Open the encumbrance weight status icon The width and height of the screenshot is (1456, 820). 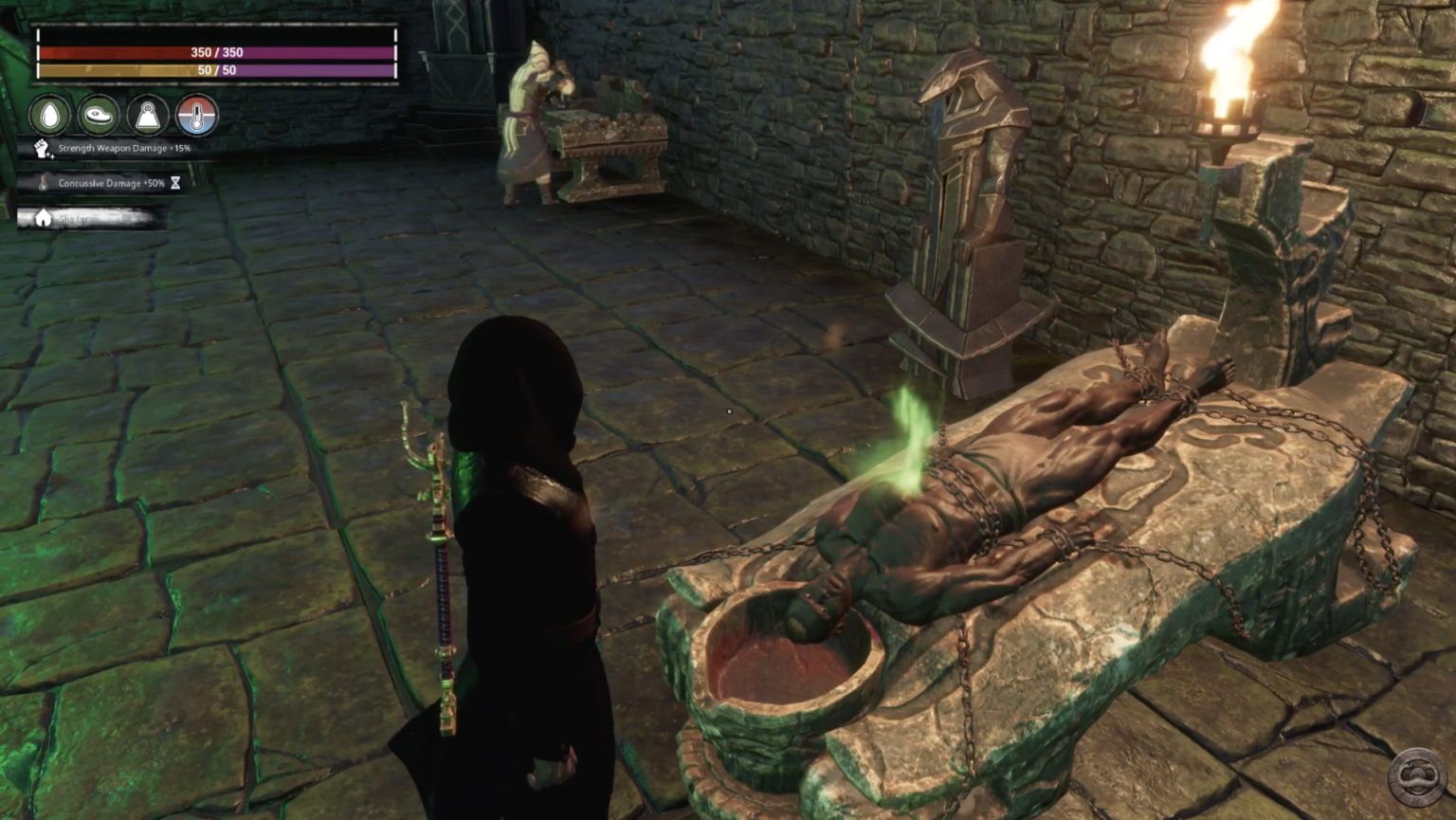[148, 115]
